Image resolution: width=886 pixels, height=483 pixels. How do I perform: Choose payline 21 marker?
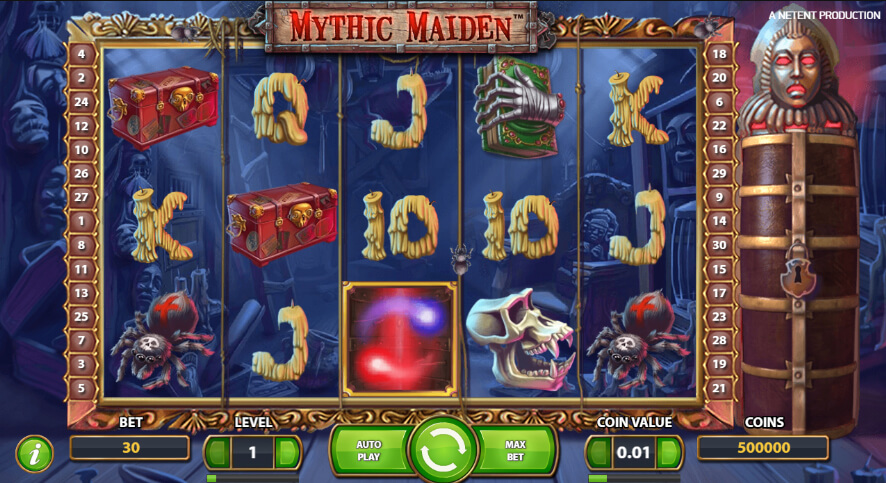click(x=719, y=387)
